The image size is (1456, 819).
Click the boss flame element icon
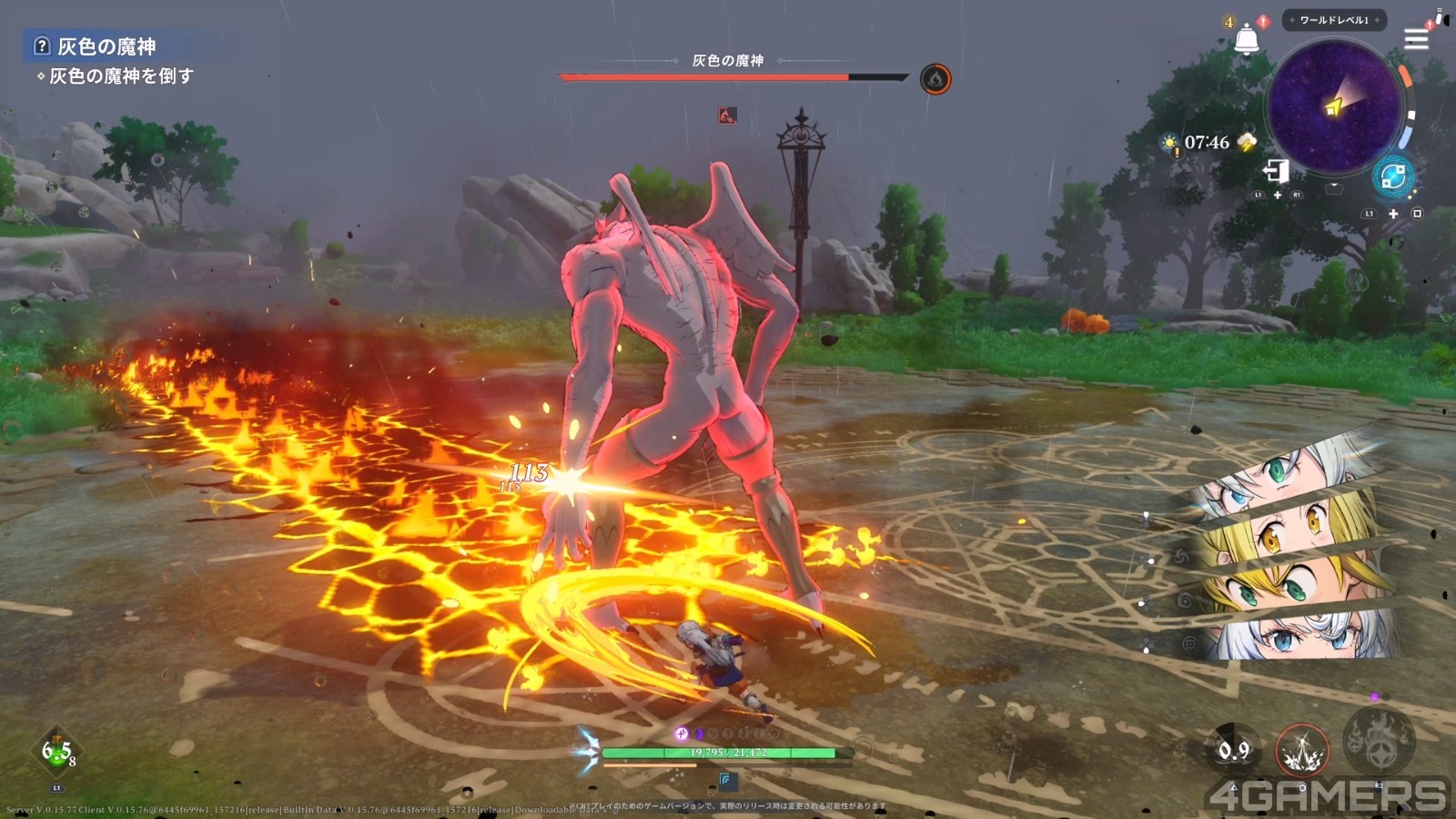935,79
